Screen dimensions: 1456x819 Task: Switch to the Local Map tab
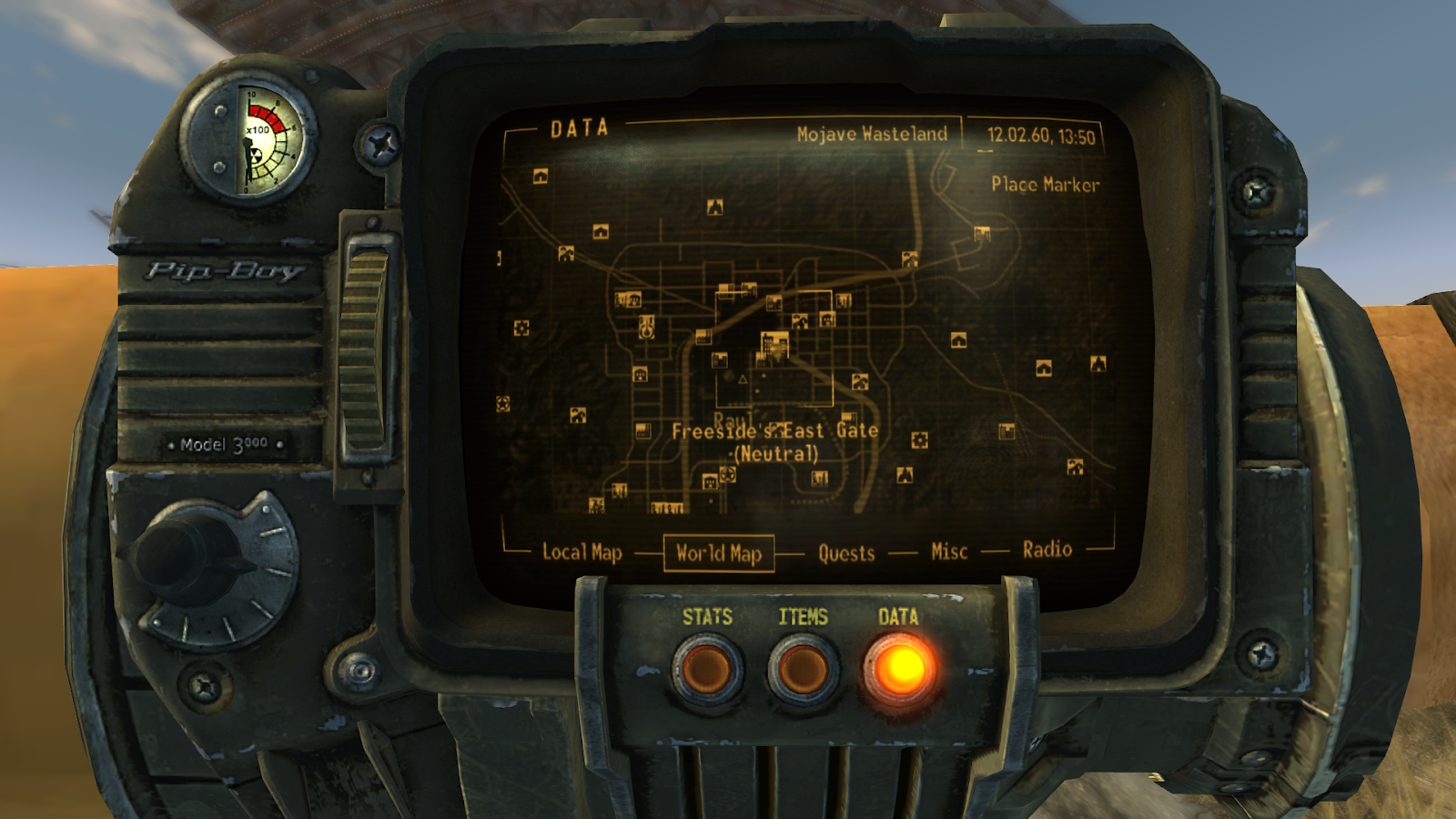coord(582,550)
